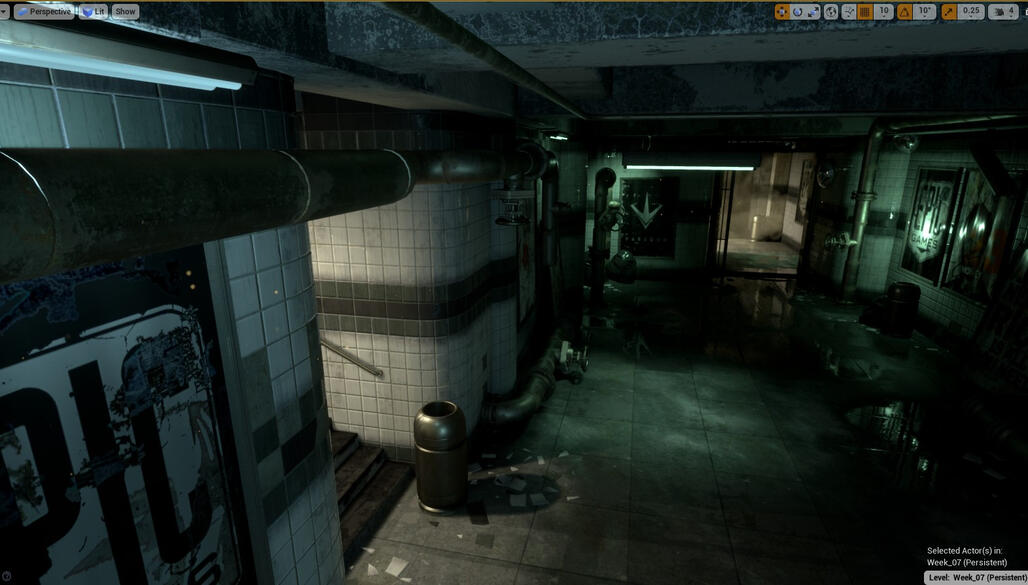This screenshot has width=1028, height=585.
Task: Toggle the world/local coordinate system globe
Action: pyautogui.click(x=831, y=12)
